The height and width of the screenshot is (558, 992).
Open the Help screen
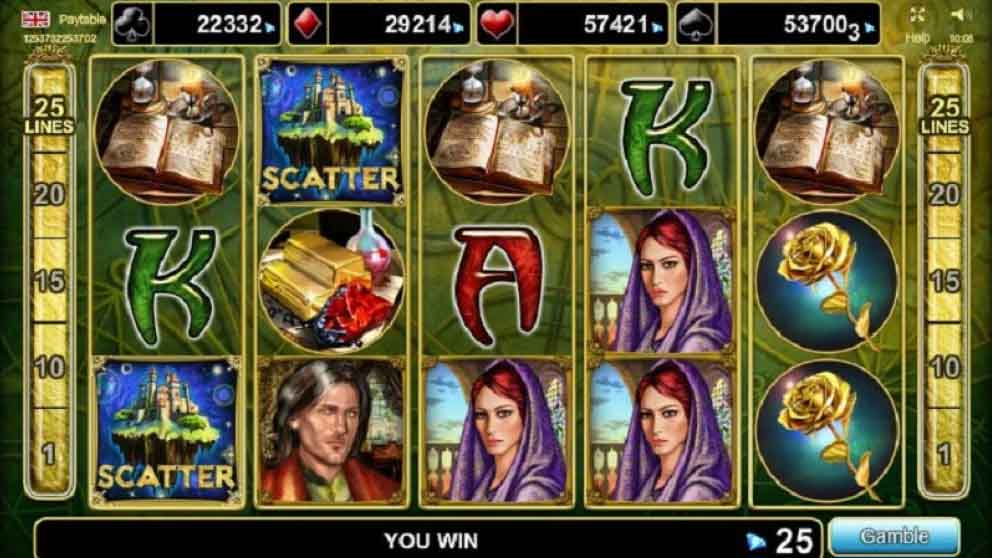[x=918, y=37]
